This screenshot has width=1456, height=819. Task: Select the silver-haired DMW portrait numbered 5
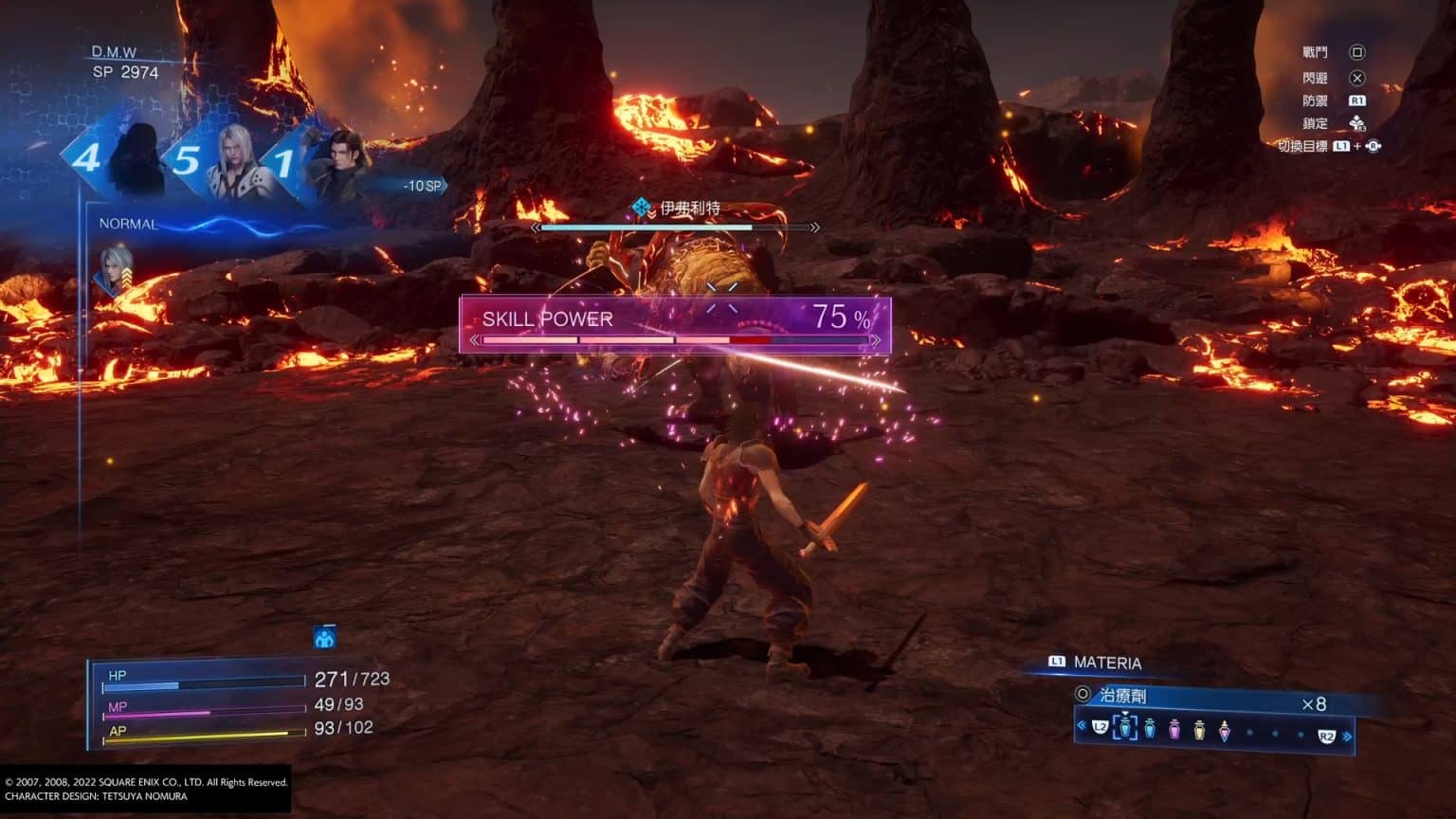(x=230, y=159)
